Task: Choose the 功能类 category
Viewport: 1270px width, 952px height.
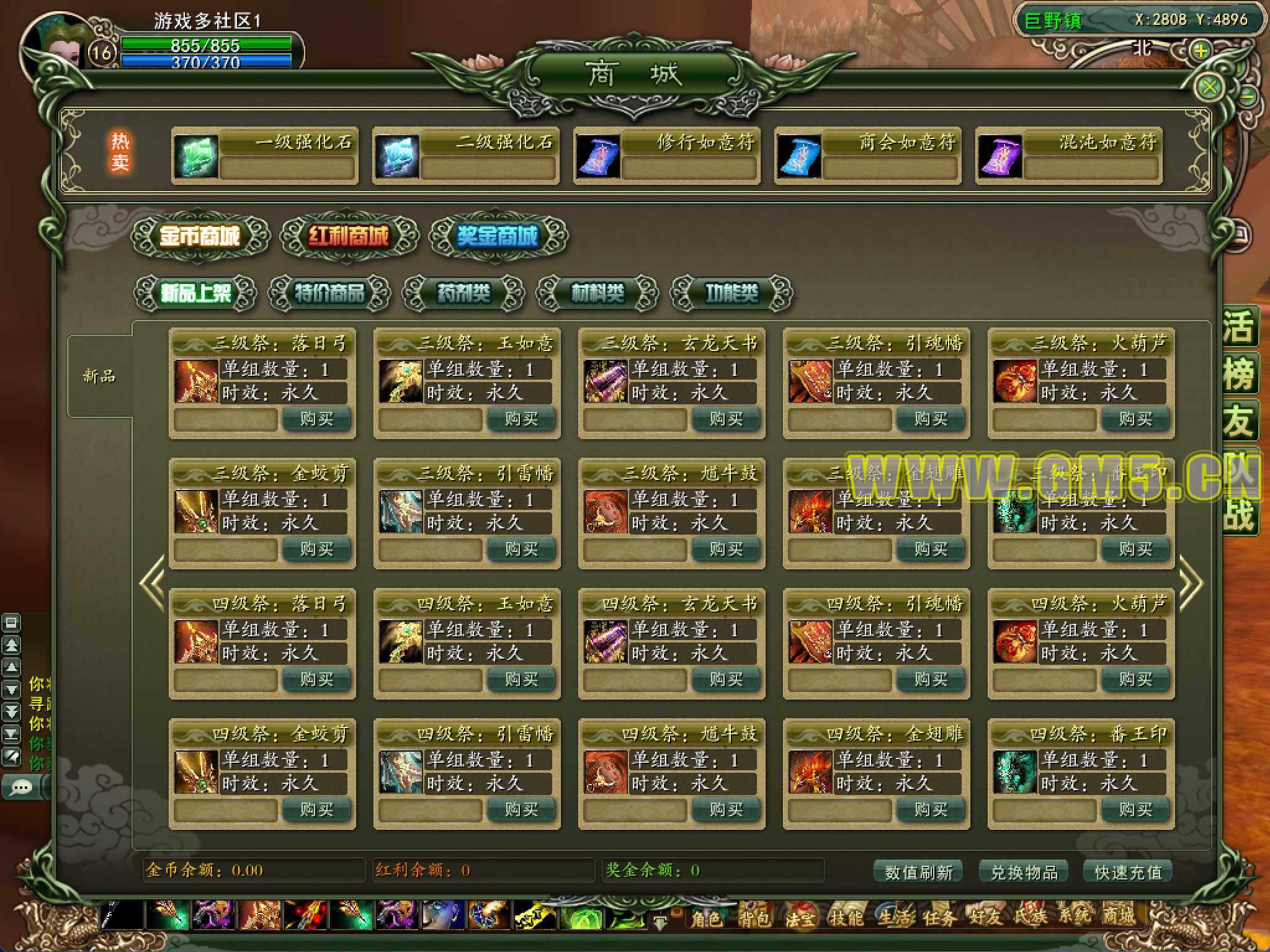Action: tap(731, 293)
